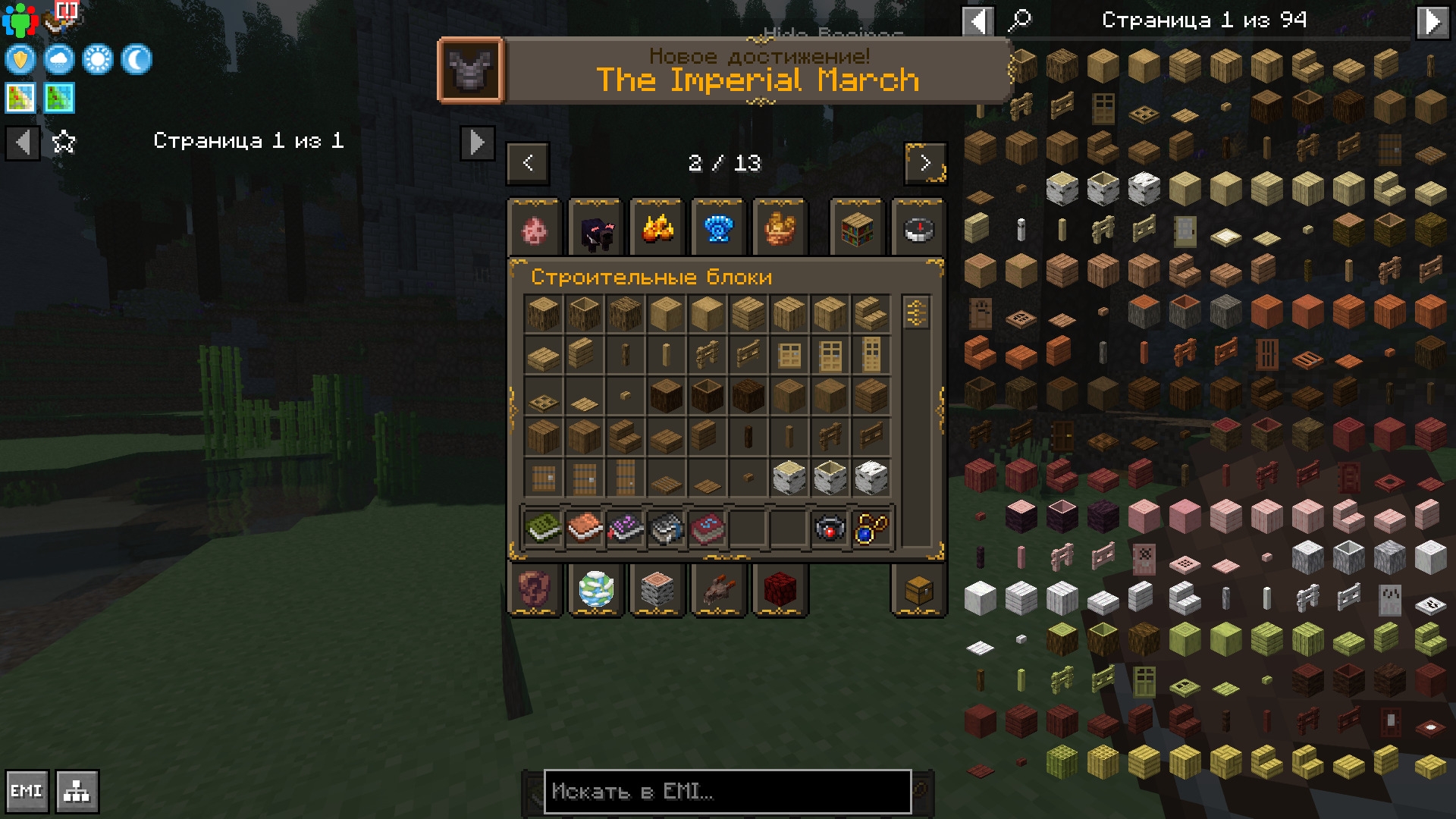Select the blue gem amulet hotbar slot
Viewport: 1456px width, 819px height.
tap(871, 528)
